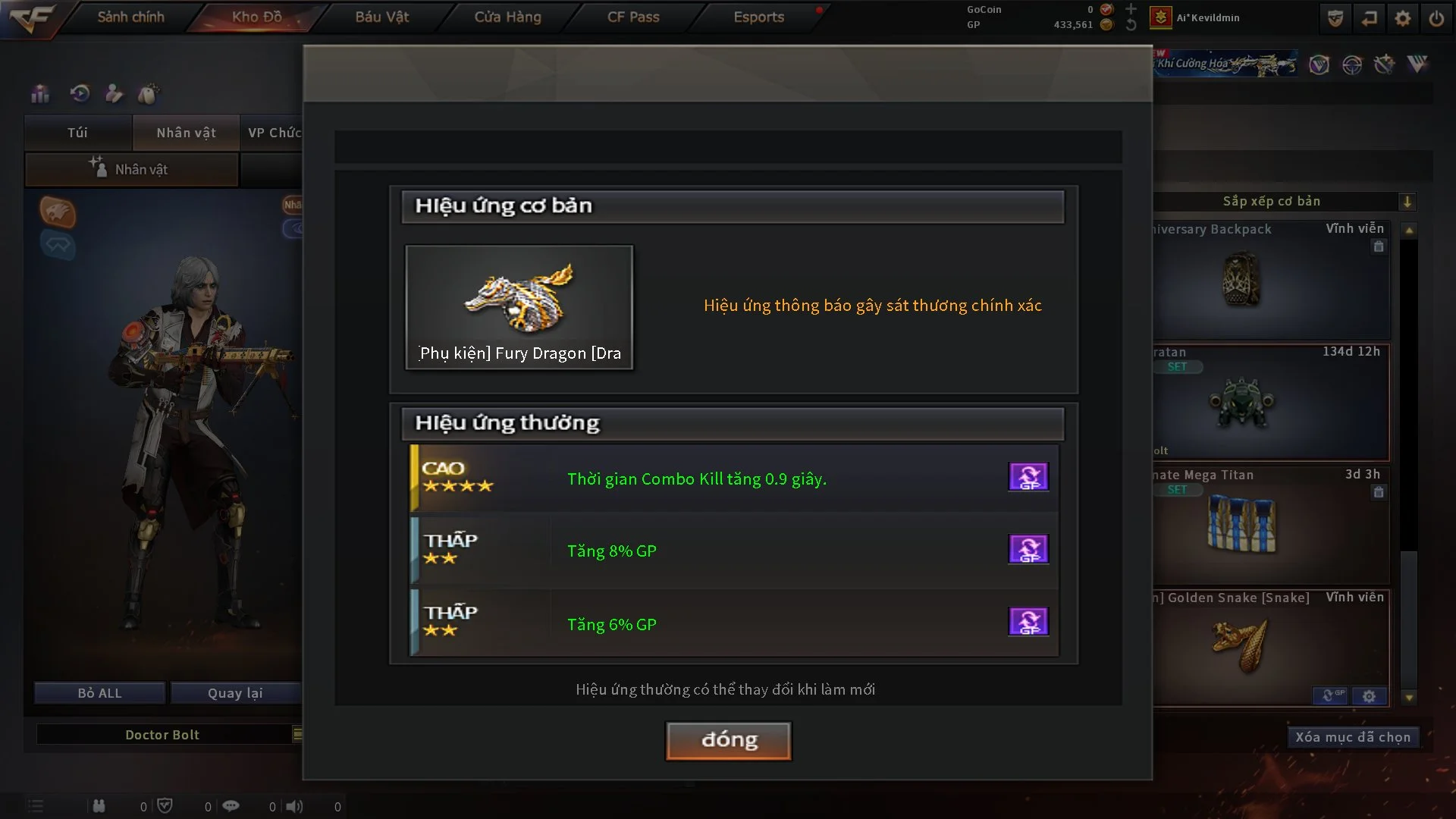The width and height of the screenshot is (1456, 819).
Task: Select the Fury Dragon accessory thumbnail
Action: [x=519, y=306]
